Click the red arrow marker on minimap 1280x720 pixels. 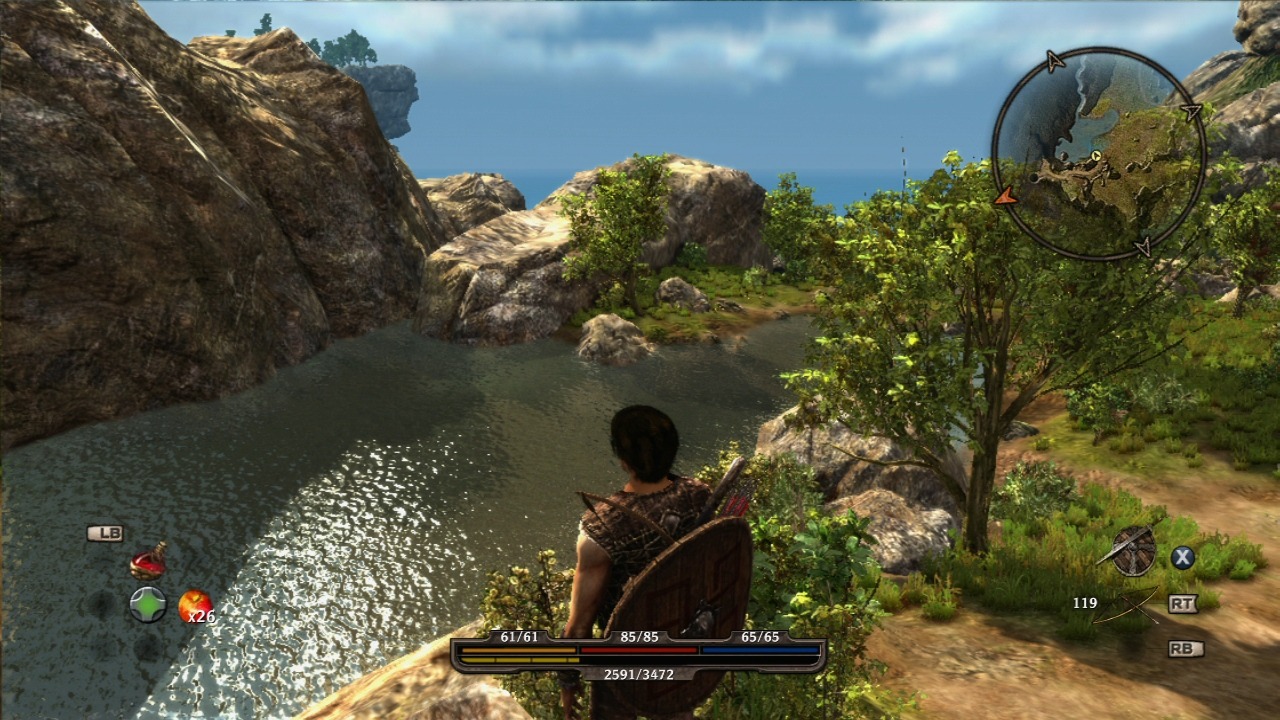1006,197
